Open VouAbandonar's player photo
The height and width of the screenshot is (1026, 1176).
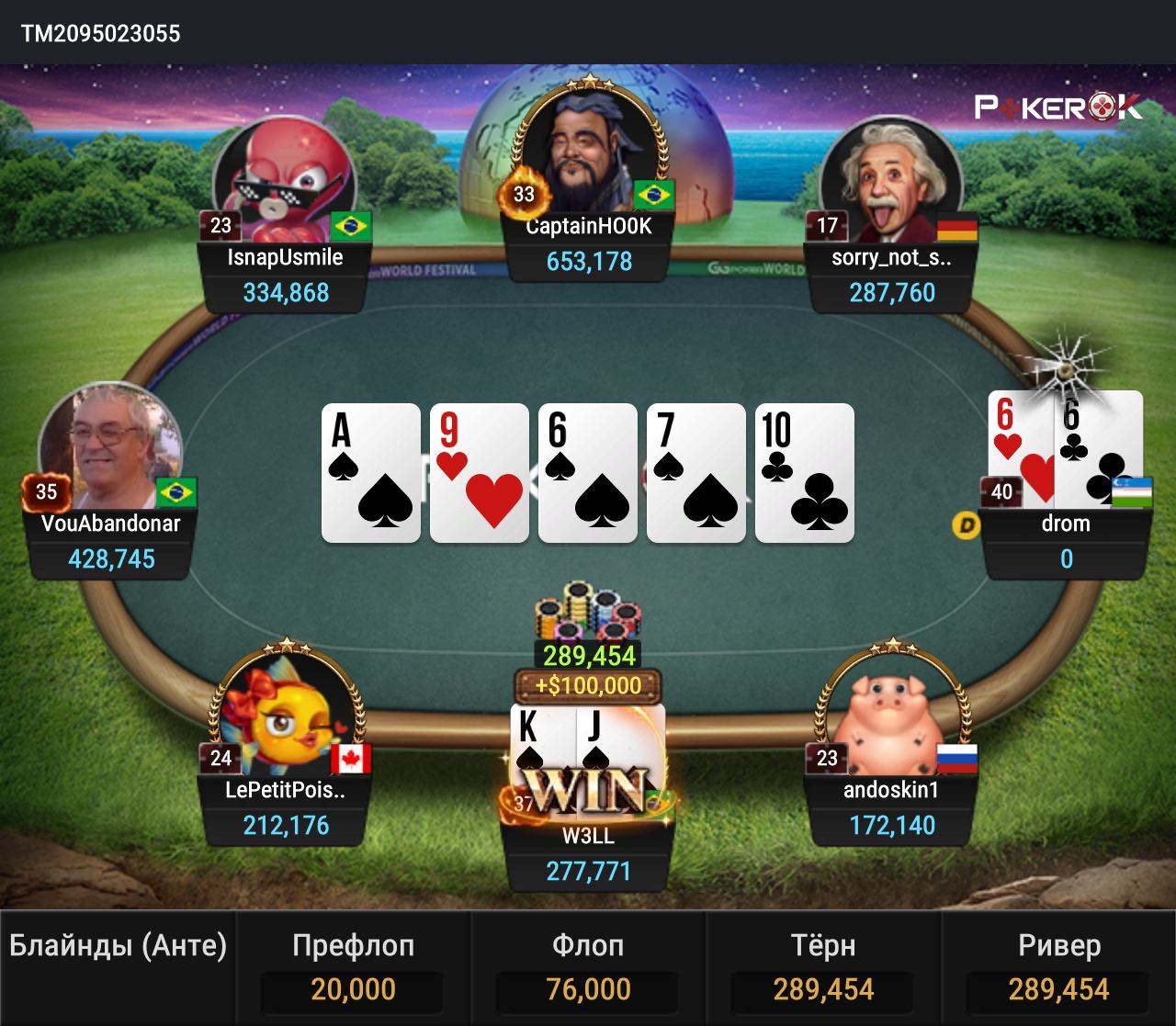109,447
